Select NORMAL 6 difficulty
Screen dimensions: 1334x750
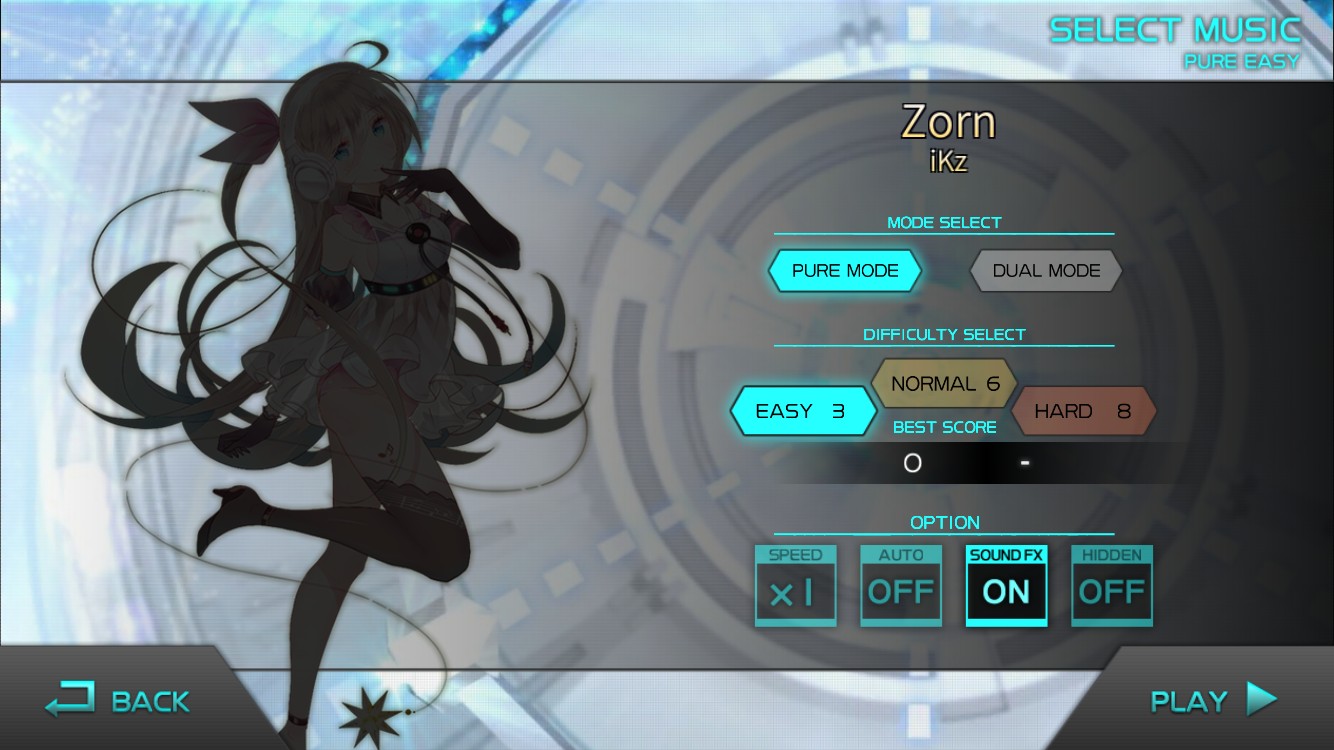coord(944,383)
